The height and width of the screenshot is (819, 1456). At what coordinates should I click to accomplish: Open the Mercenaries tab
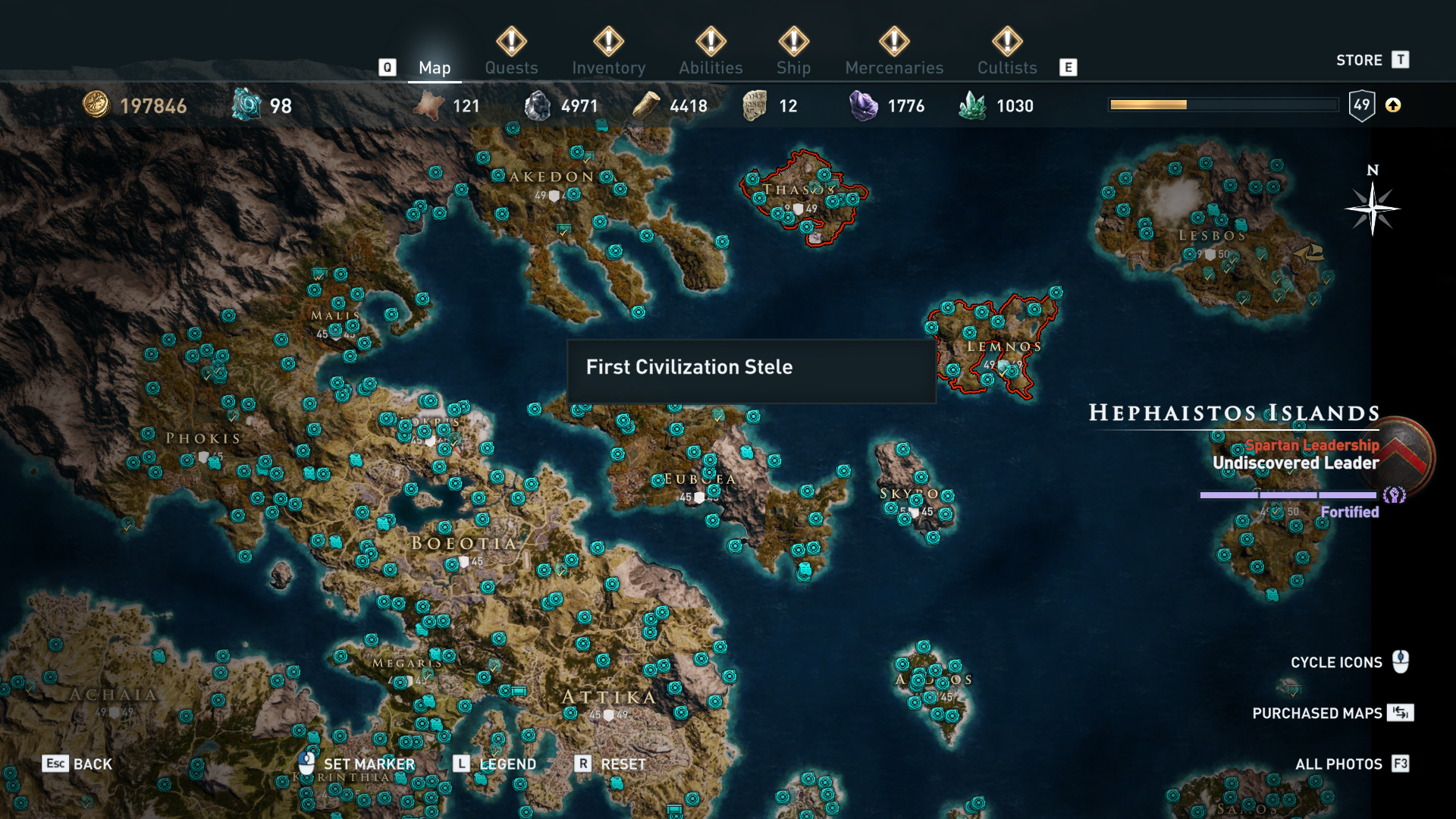(x=894, y=67)
